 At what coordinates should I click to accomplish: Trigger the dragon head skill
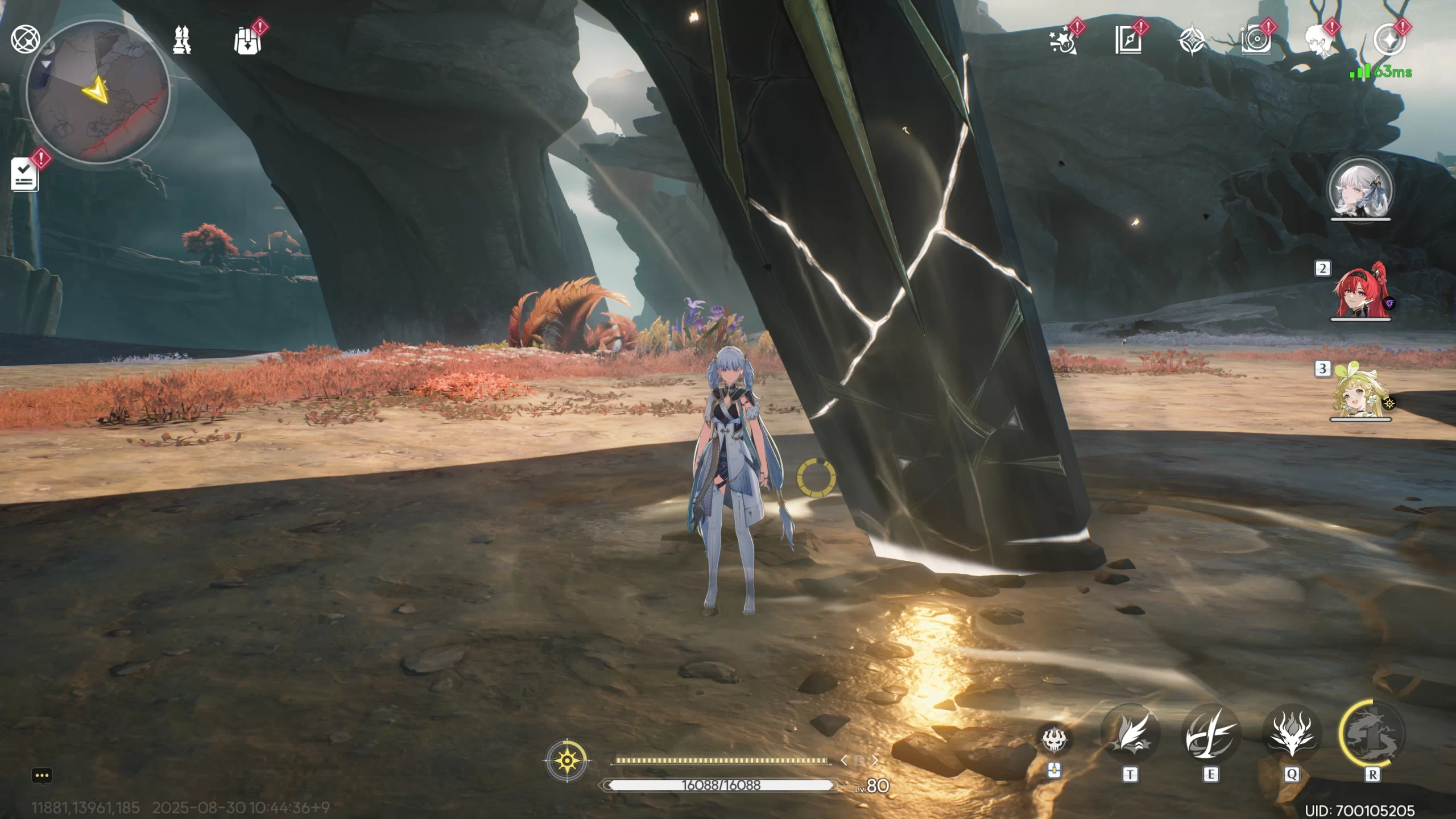click(1292, 735)
